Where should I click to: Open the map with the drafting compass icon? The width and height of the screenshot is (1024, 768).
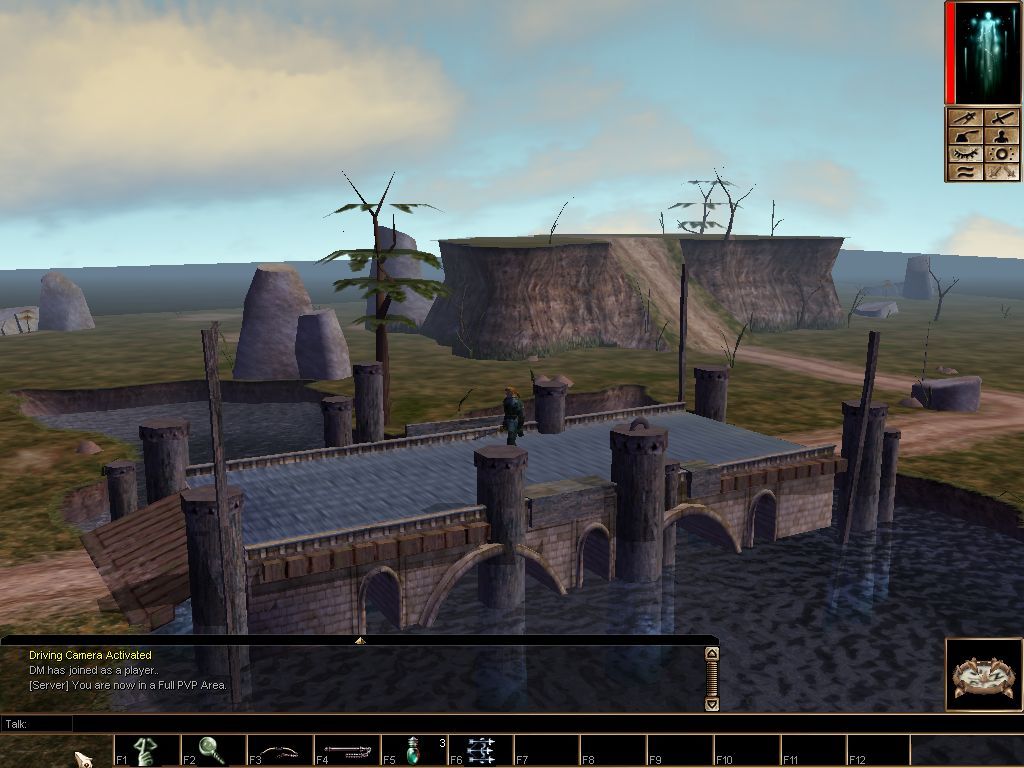[x=967, y=118]
